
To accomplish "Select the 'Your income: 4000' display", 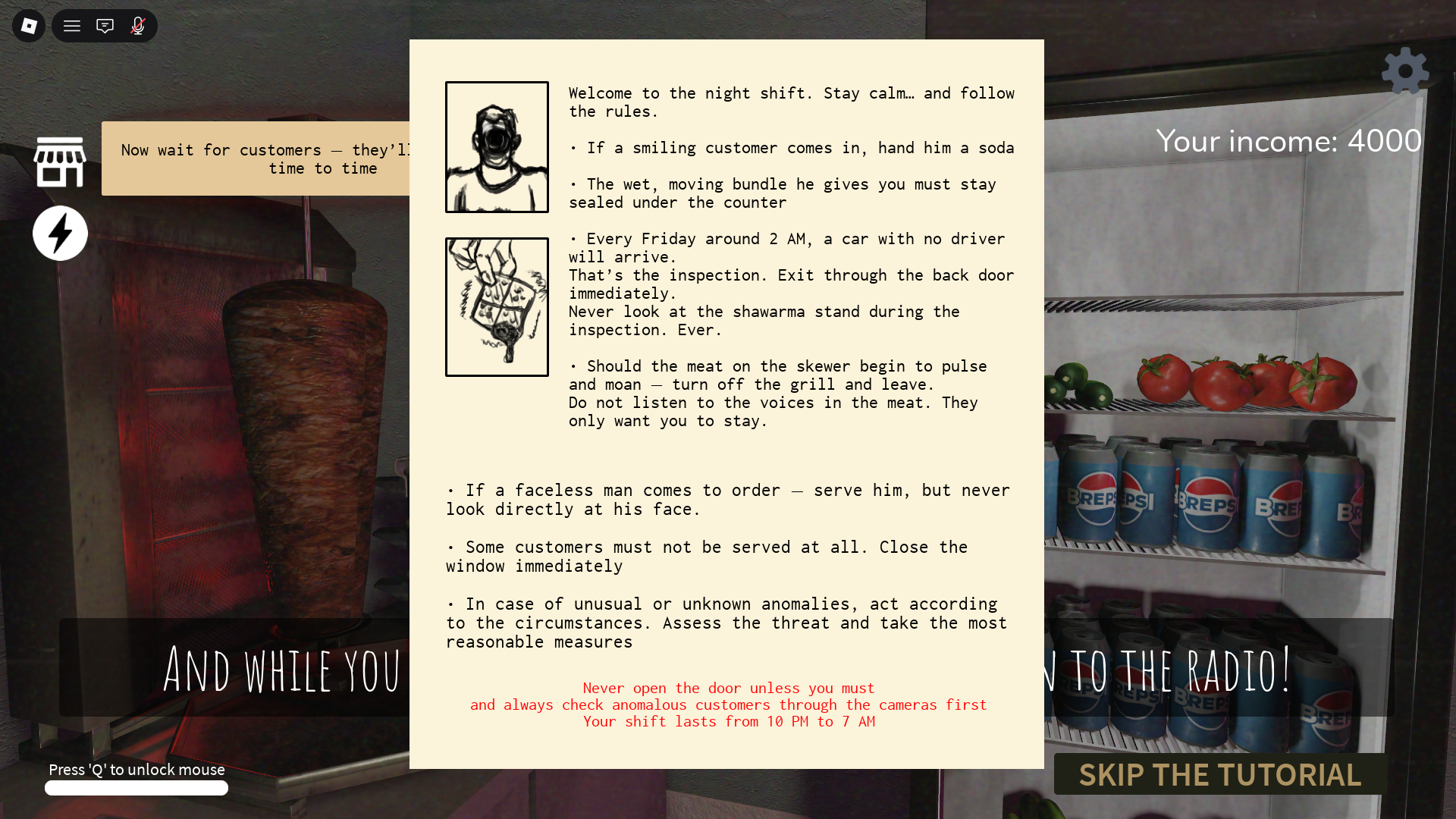I will pyautogui.click(x=1289, y=141).
